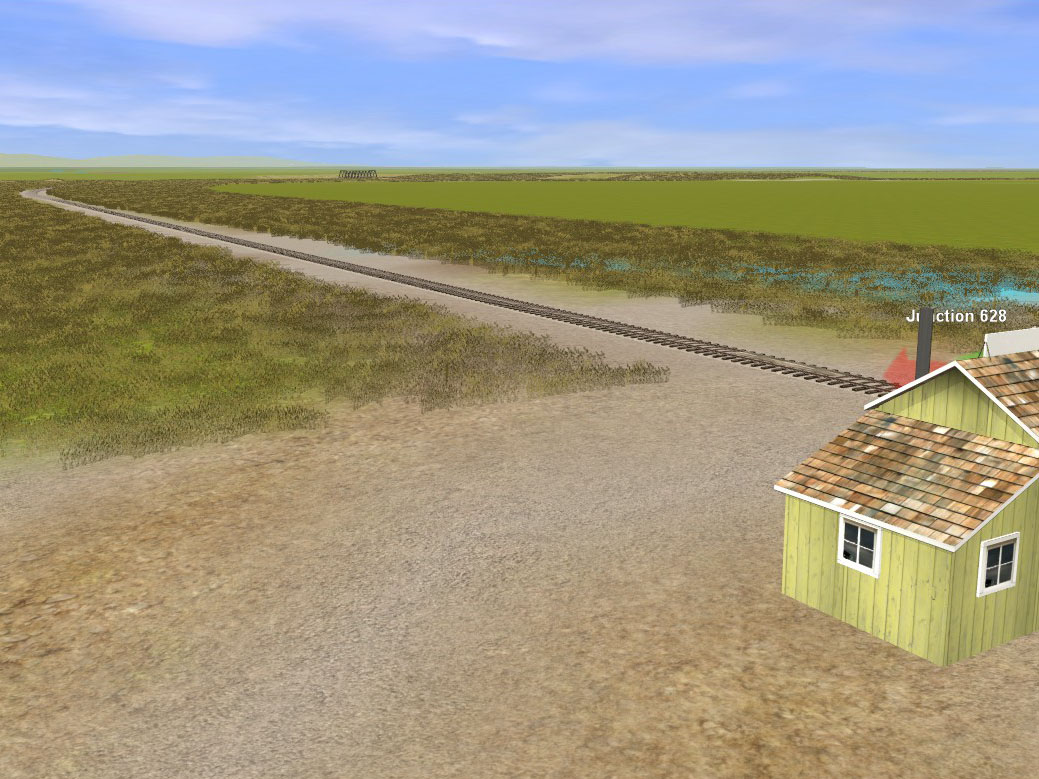Toggle the Junction 628 red arrow
Screen dimensions: 1039x779
click(x=902, y=368)
